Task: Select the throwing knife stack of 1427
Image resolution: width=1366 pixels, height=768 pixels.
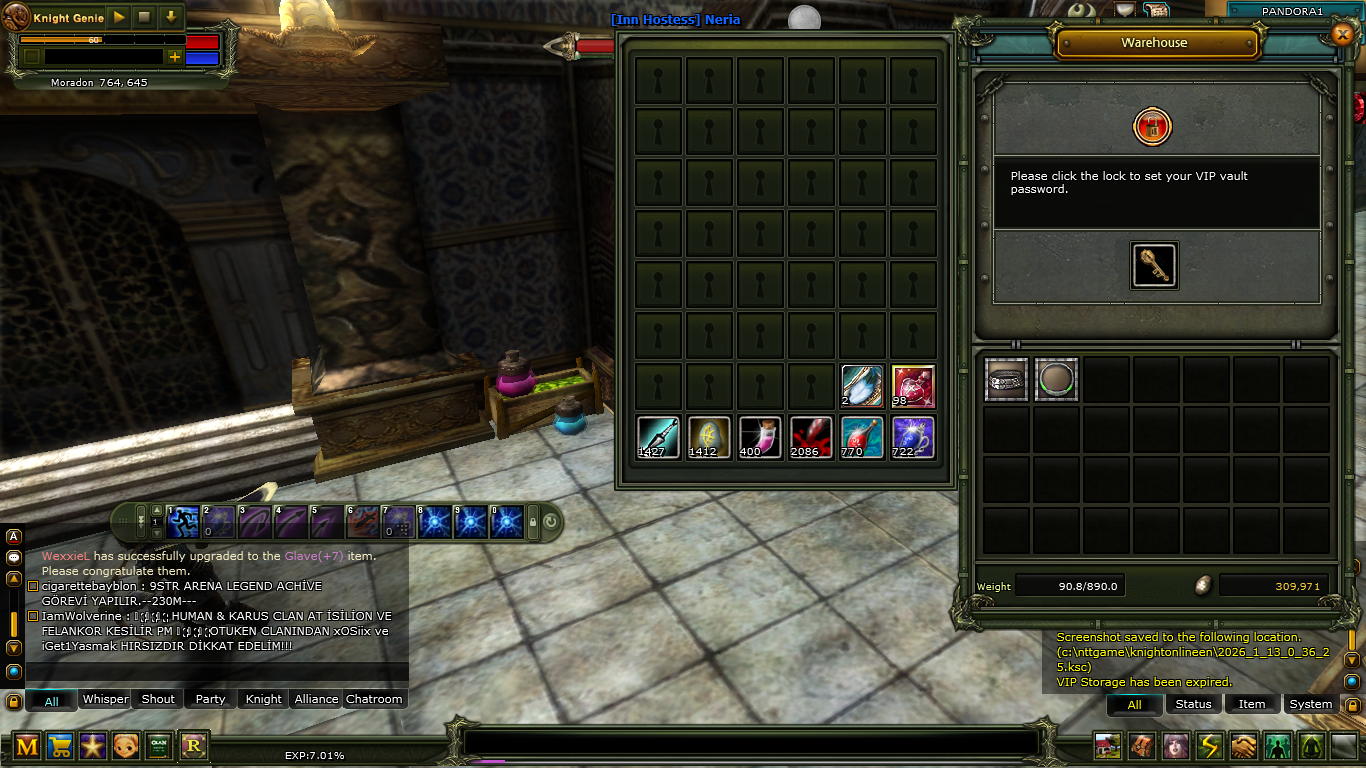Action: coord(658,438)
